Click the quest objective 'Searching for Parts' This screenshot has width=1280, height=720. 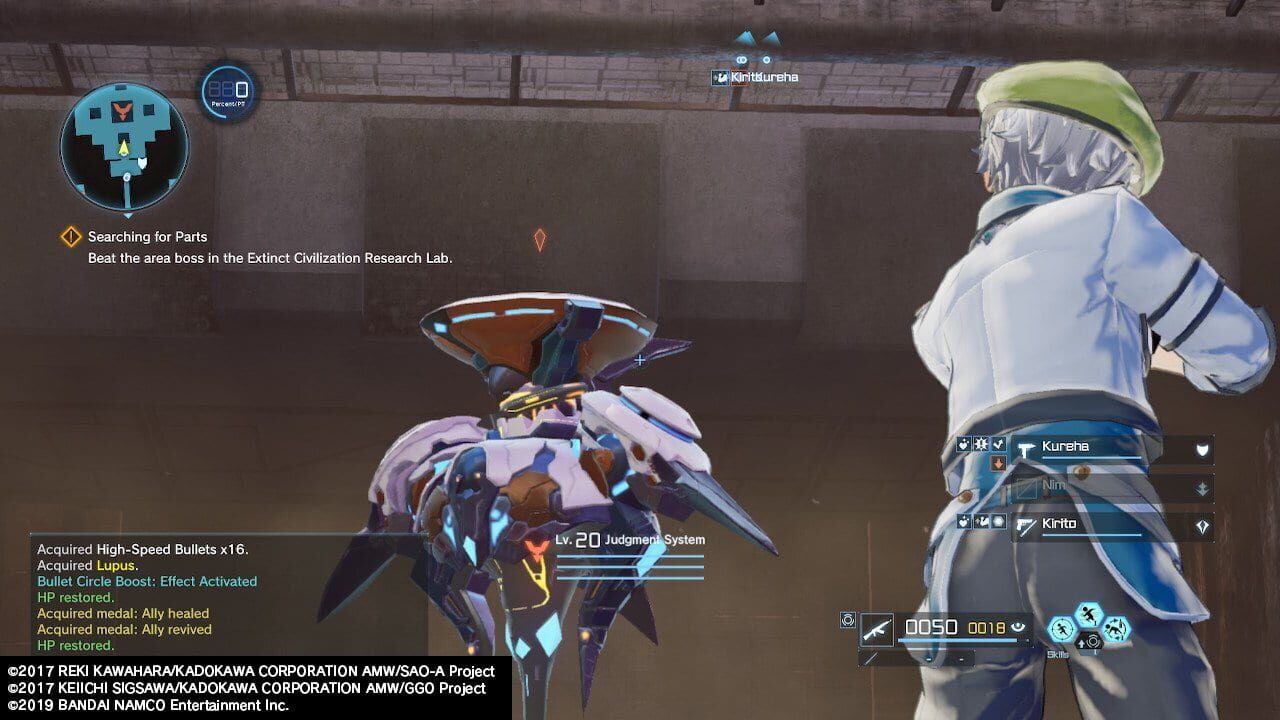tap(148, 236)
